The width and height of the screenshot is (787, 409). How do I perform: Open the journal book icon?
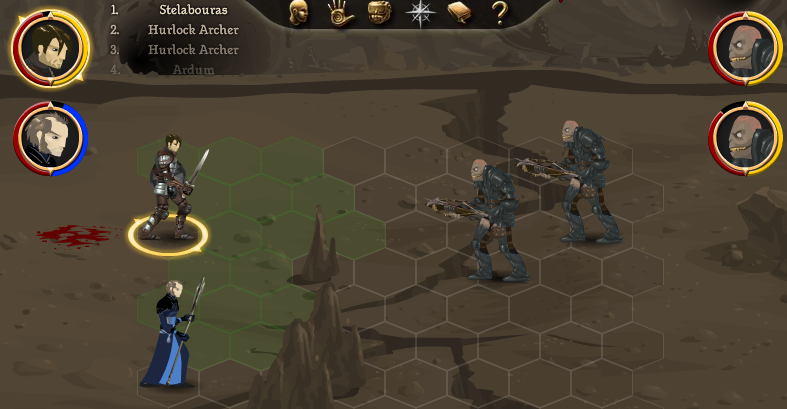pos(459,12)
